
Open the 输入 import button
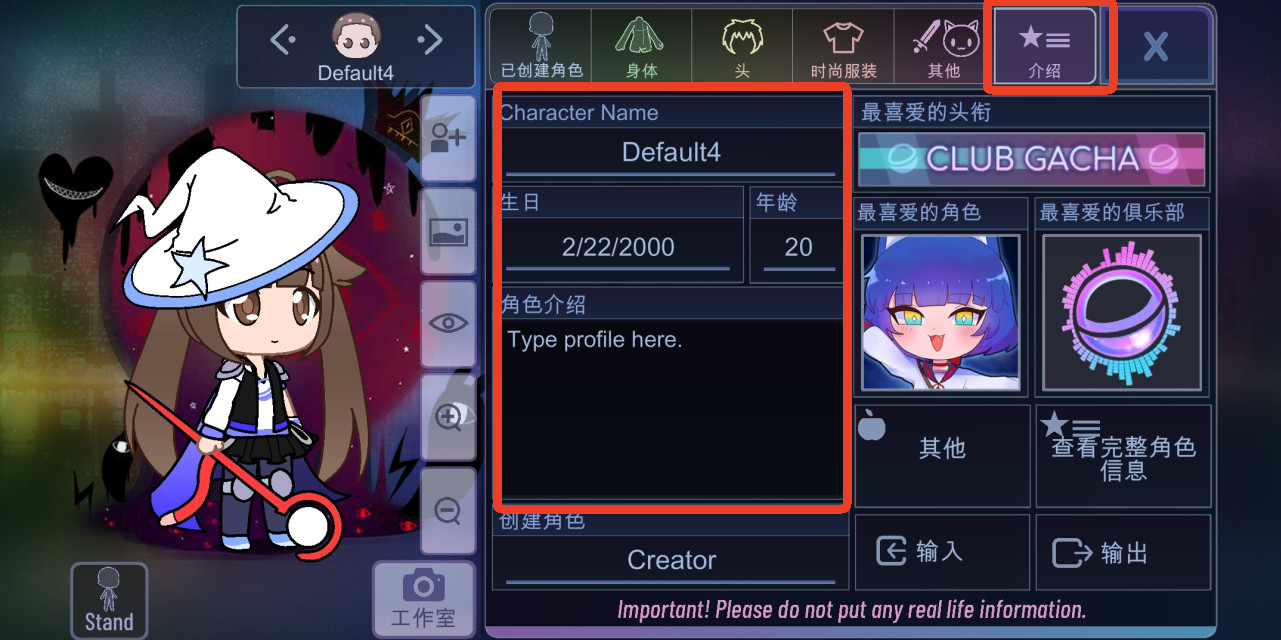coord(941,552)
